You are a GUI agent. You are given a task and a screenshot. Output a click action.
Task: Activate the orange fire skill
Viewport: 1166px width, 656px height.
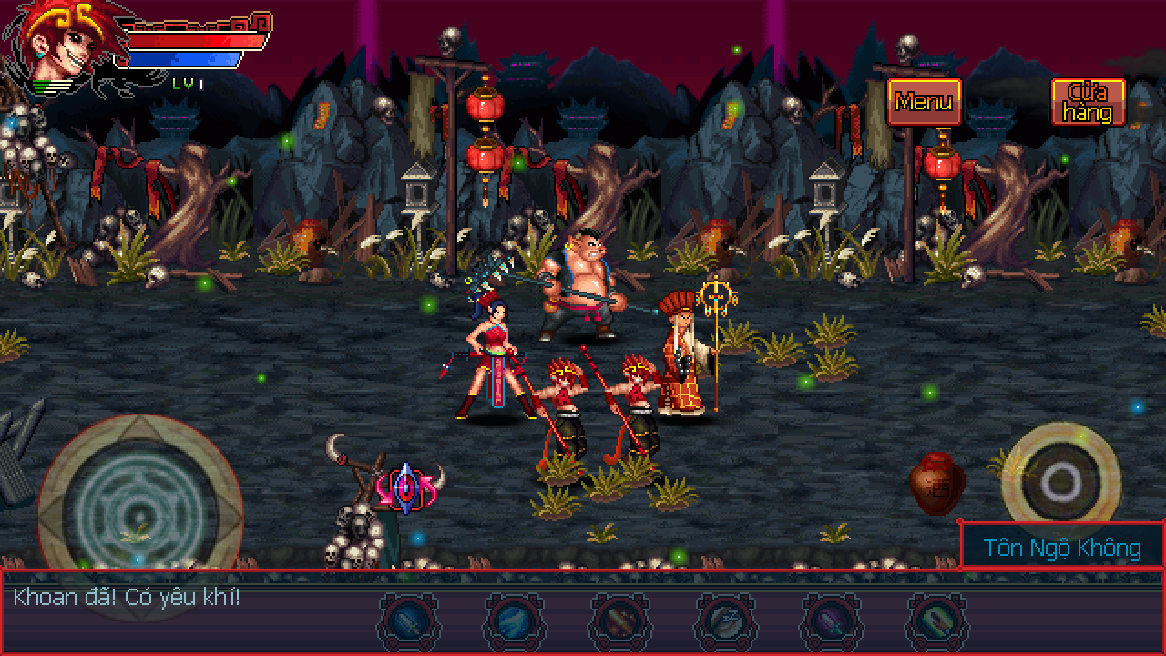[620, 620]
